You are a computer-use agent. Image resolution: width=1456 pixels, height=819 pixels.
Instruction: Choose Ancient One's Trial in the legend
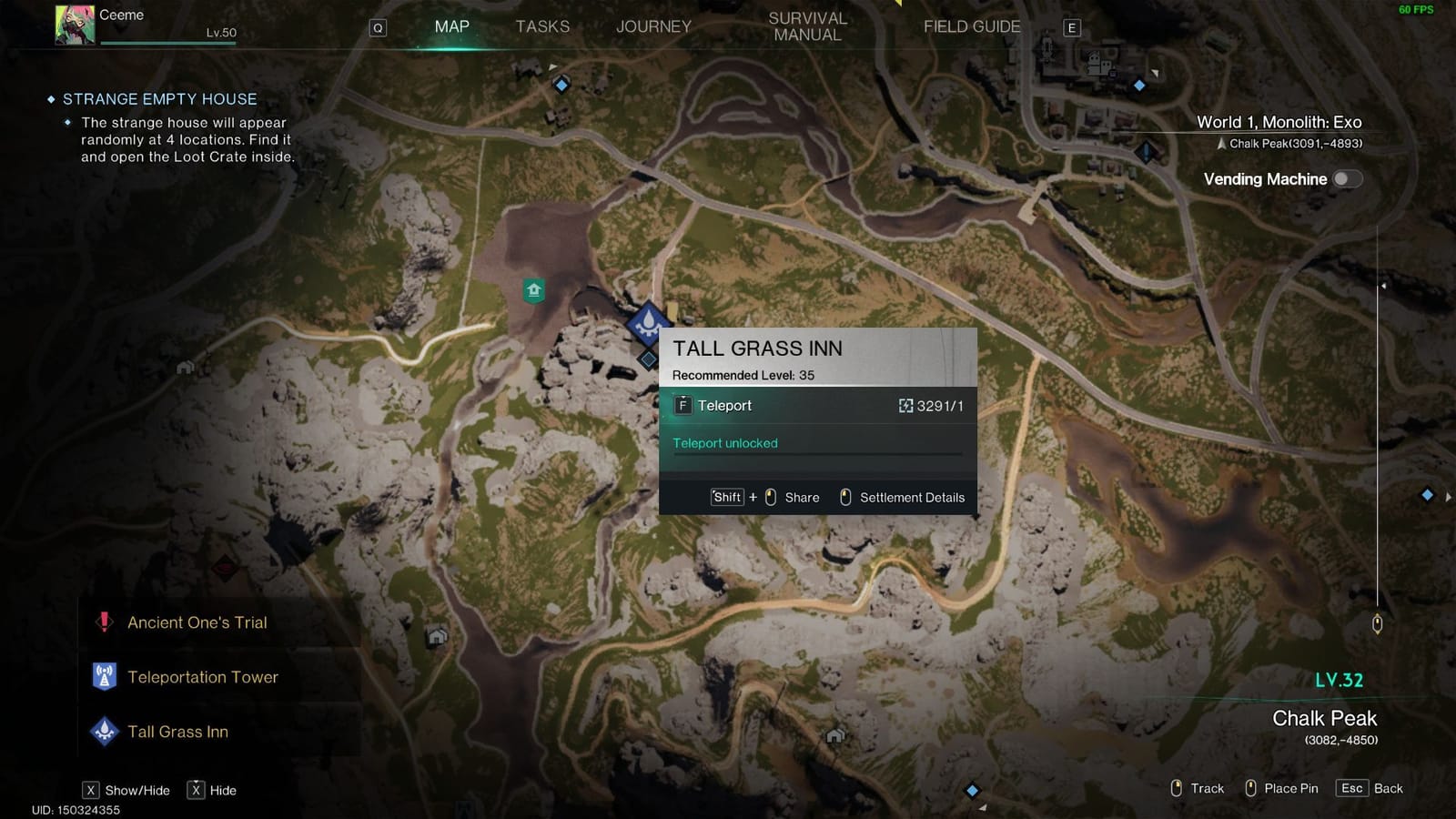[x=197, y=622]
